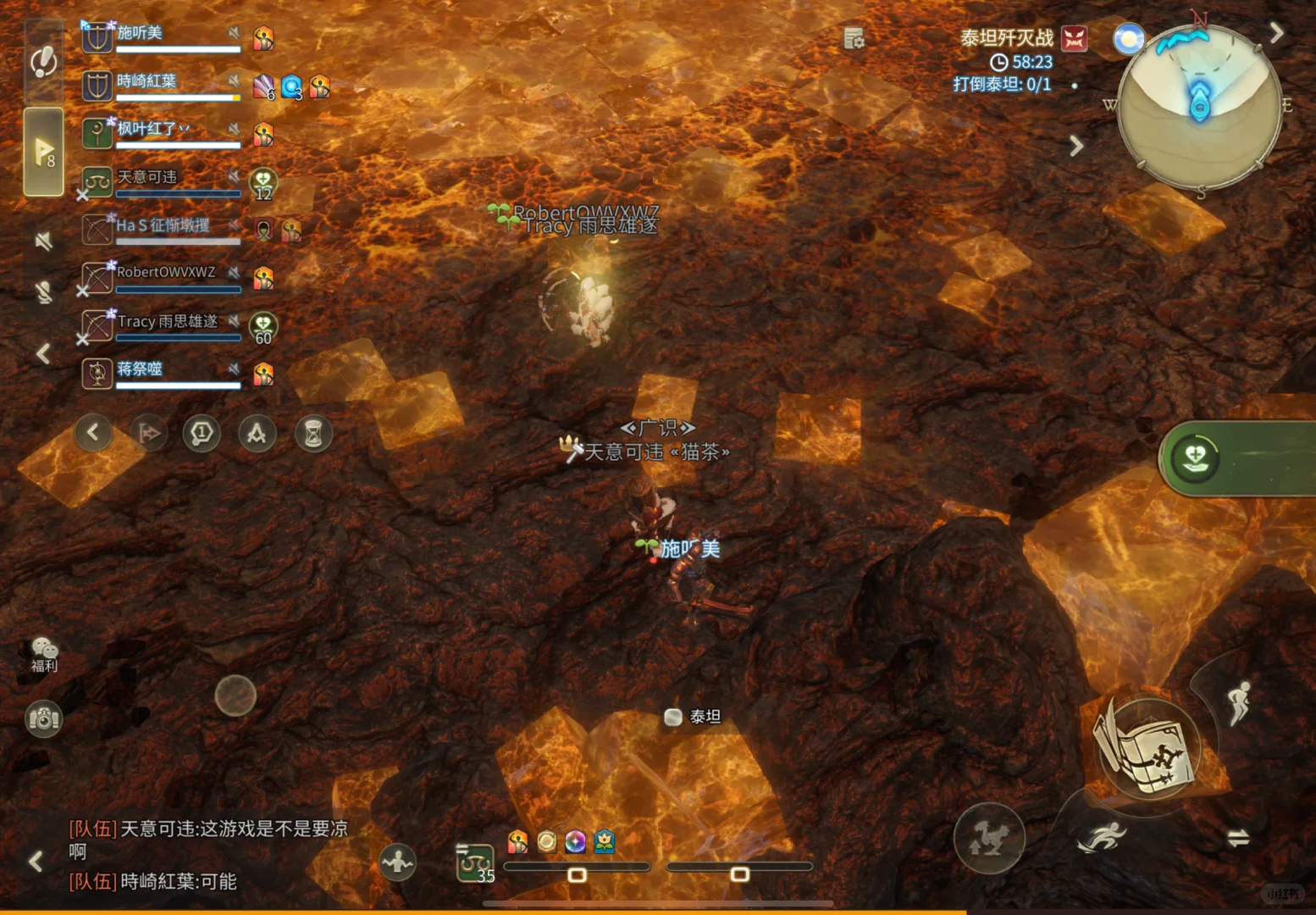The width and height of the screenshot is (1316, 915).
Task: Open the duty countdown timer icon
Action: 998,61
